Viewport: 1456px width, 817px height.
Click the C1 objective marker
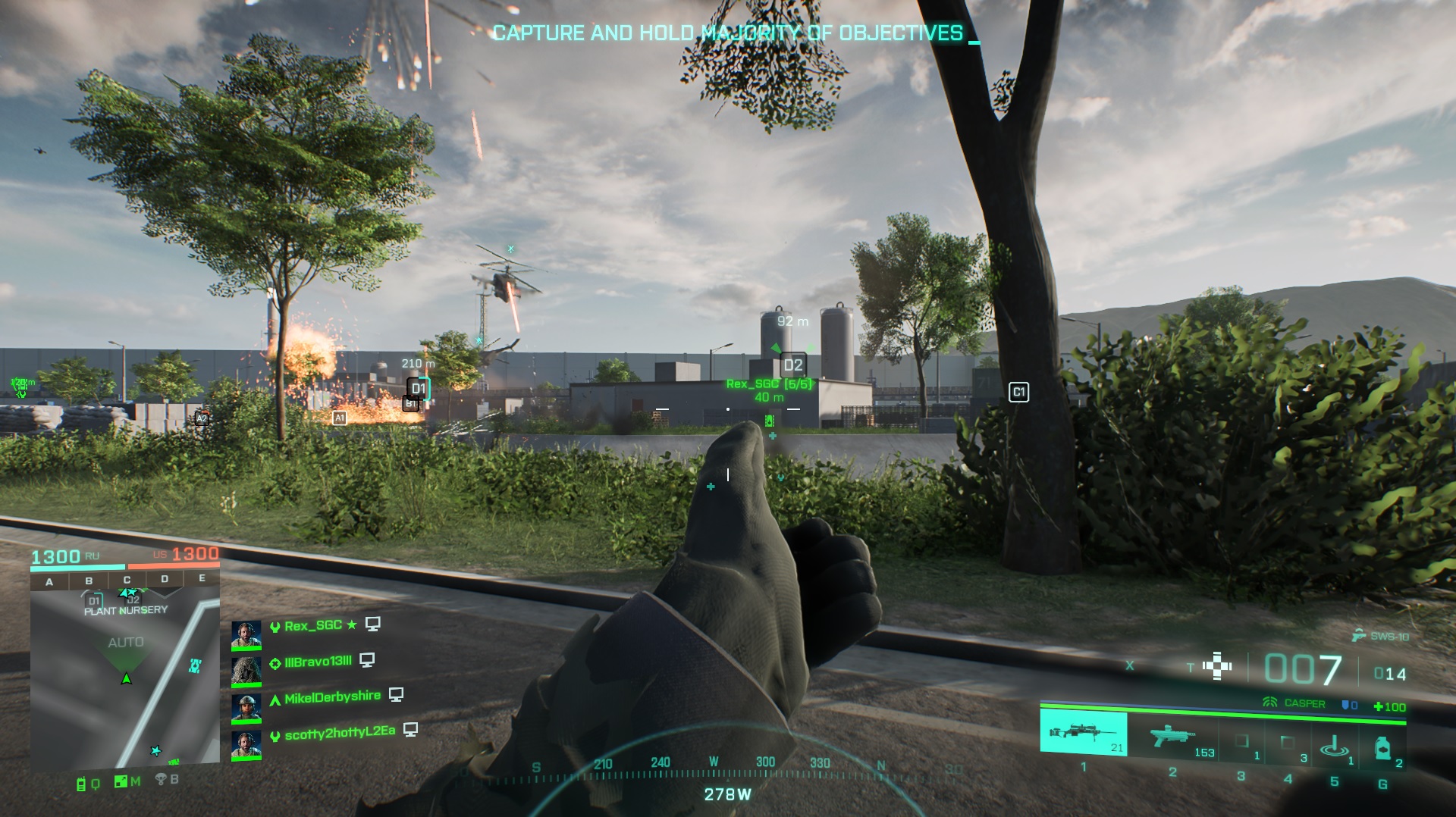click(x=1018, y=392)
